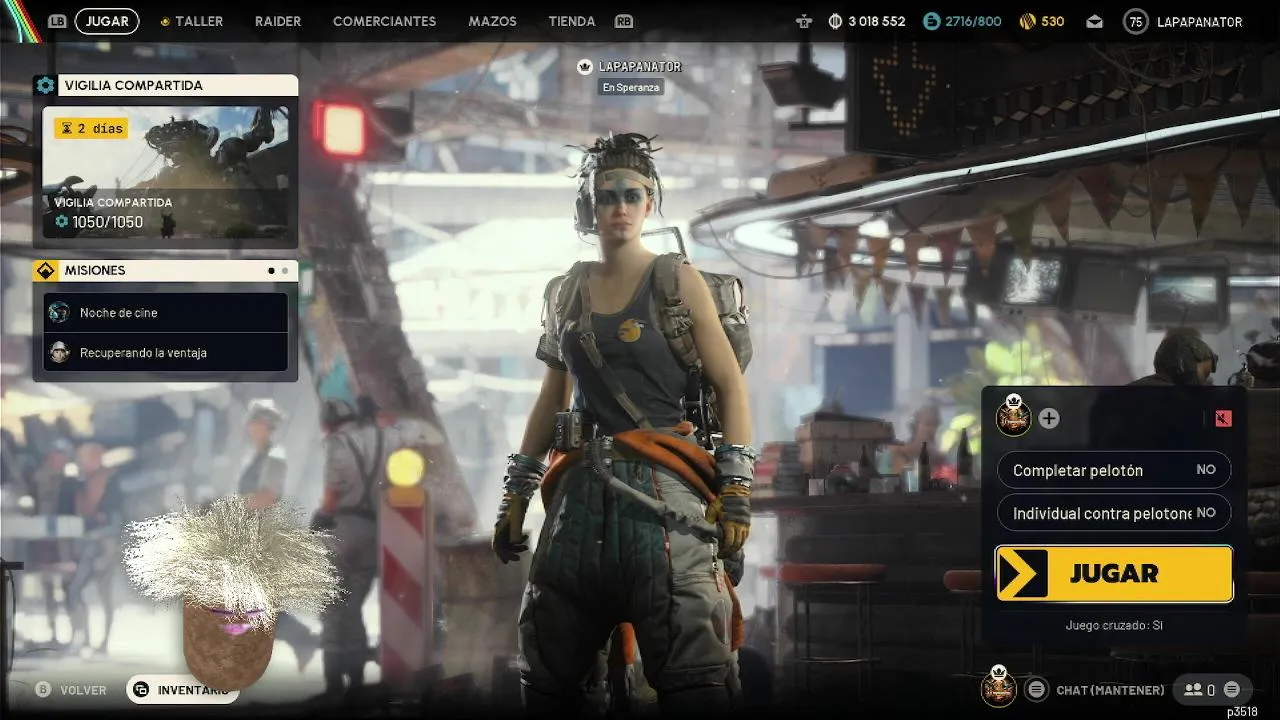Toggle Individual contra pelotones option

[1114, 513]
